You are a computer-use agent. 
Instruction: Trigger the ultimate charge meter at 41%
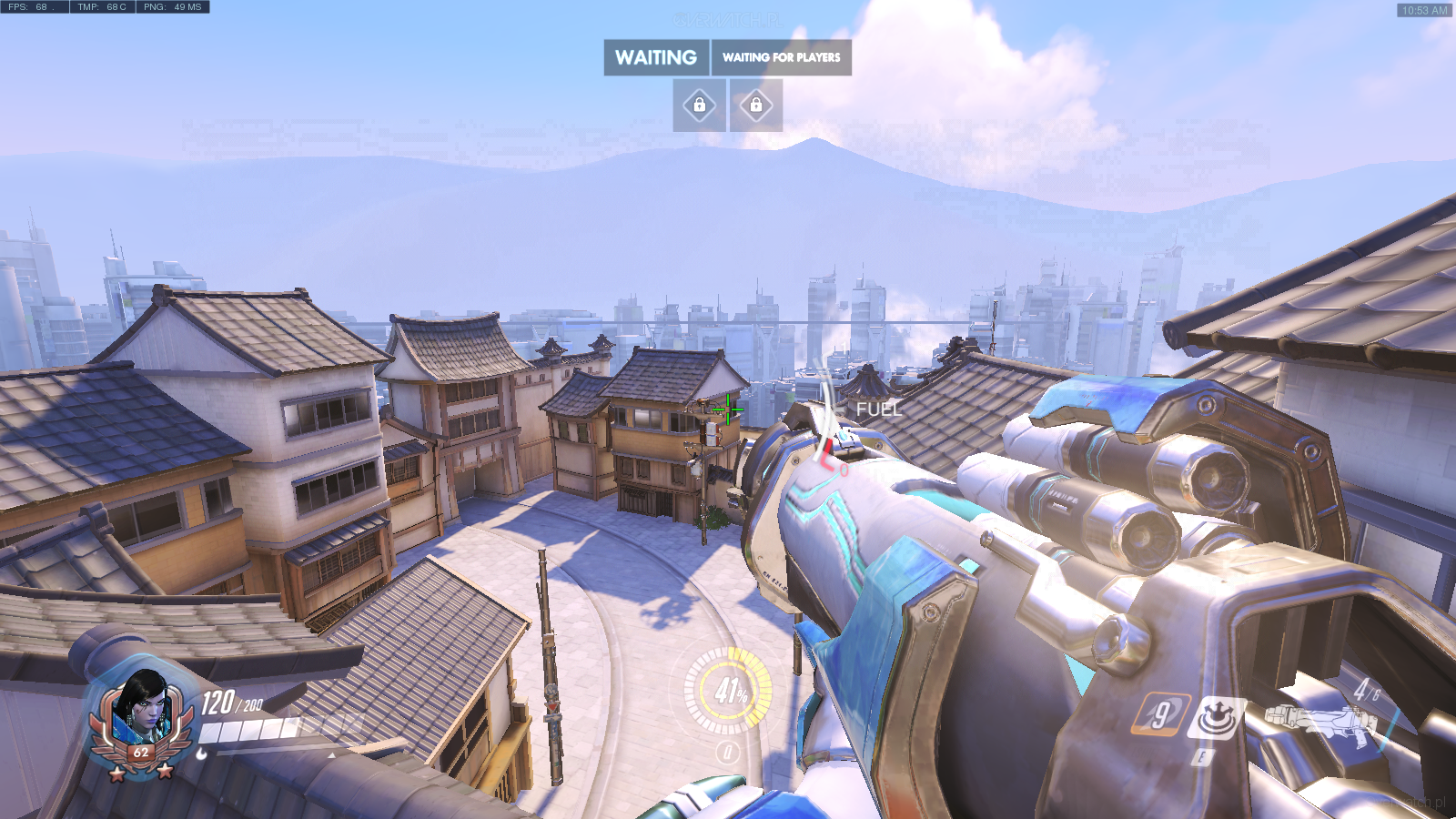click(728, 691)
